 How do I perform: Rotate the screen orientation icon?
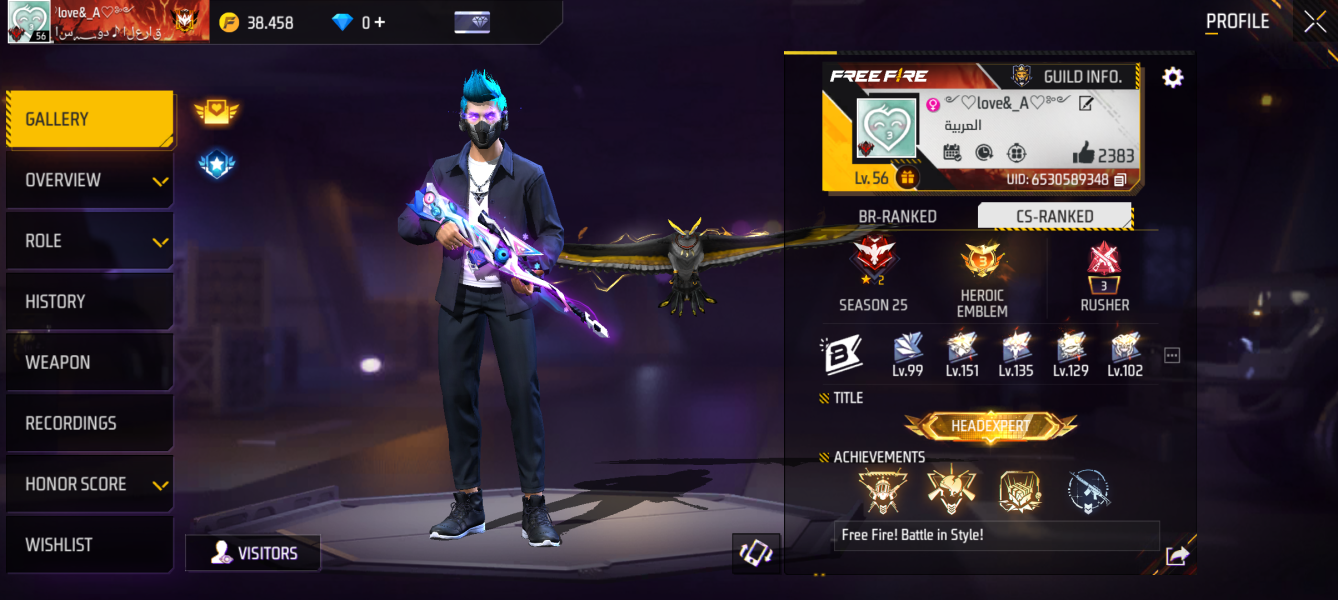(755, 553)
